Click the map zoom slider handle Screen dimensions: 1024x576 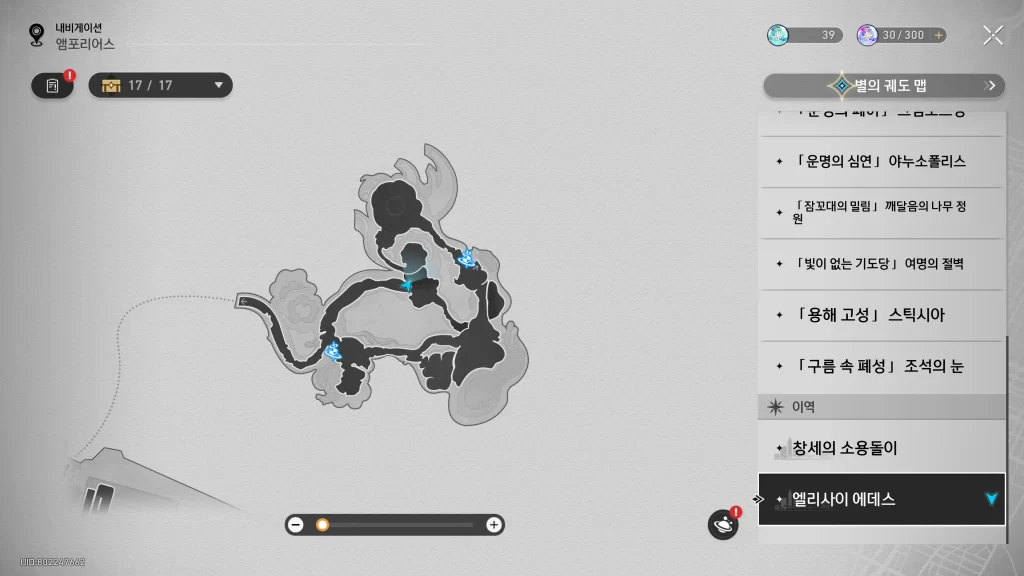coord(322,525)
